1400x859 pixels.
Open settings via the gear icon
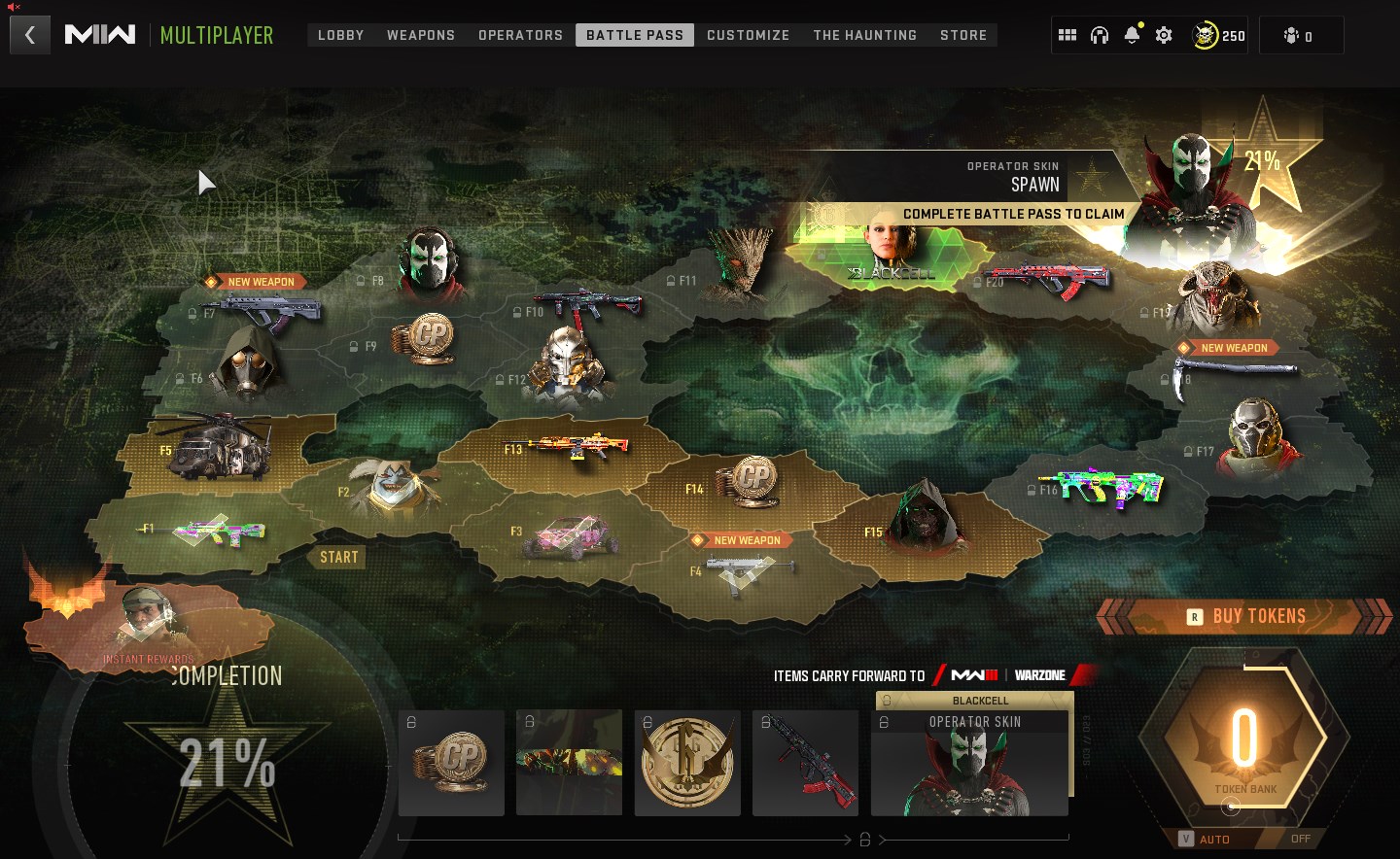pos(1164,35)
